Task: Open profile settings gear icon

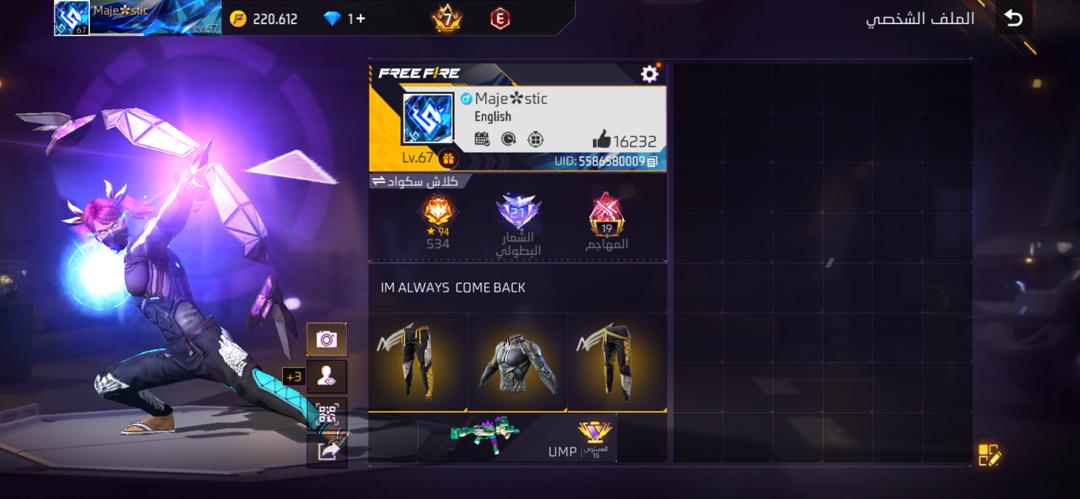Action: (650, 74)
